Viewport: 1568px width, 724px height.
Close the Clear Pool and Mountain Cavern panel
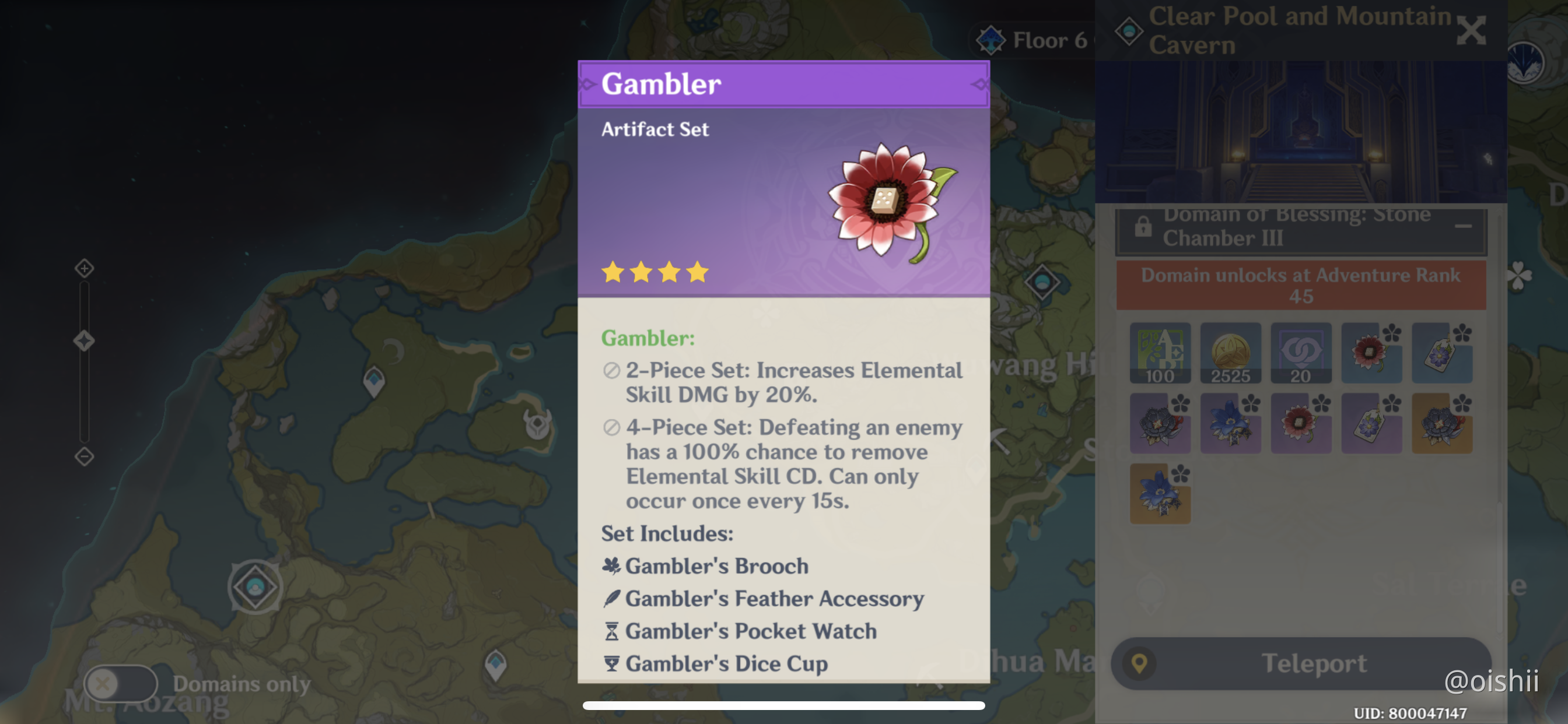point(1471,30)
